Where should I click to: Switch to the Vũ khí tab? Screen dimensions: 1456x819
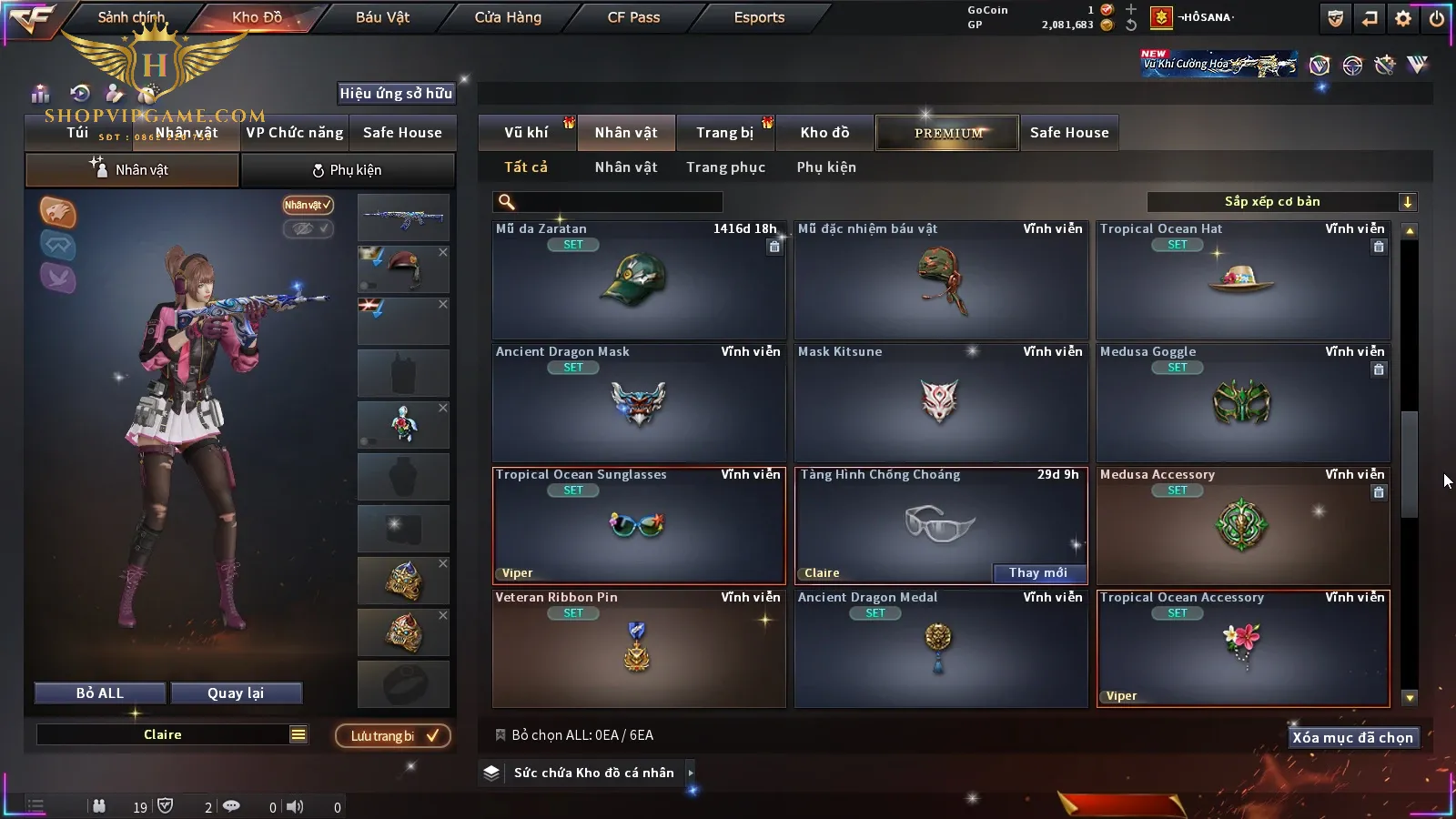click(x=526, y=133)
